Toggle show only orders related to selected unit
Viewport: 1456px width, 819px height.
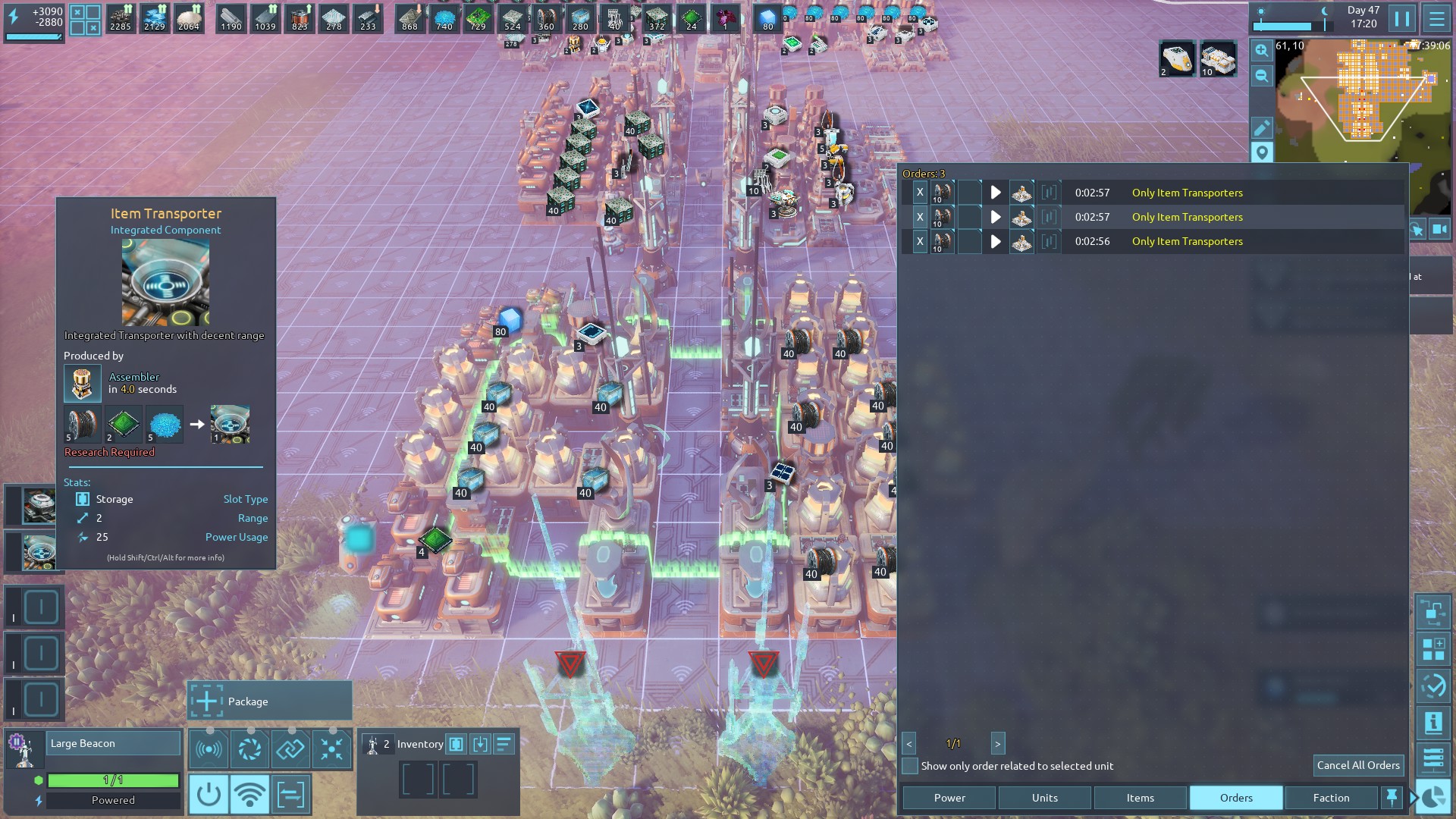point(910,766)
